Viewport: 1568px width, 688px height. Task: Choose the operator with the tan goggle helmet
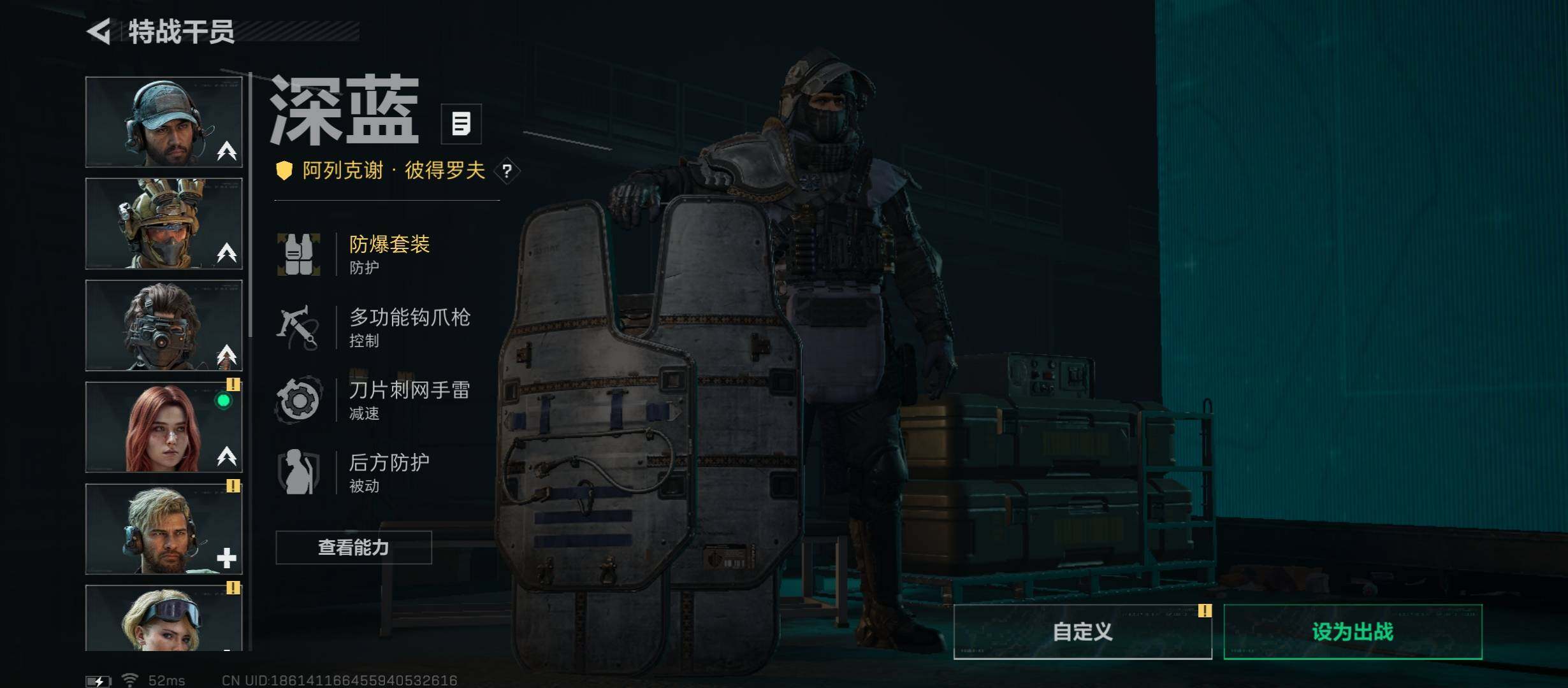[164, 224]
